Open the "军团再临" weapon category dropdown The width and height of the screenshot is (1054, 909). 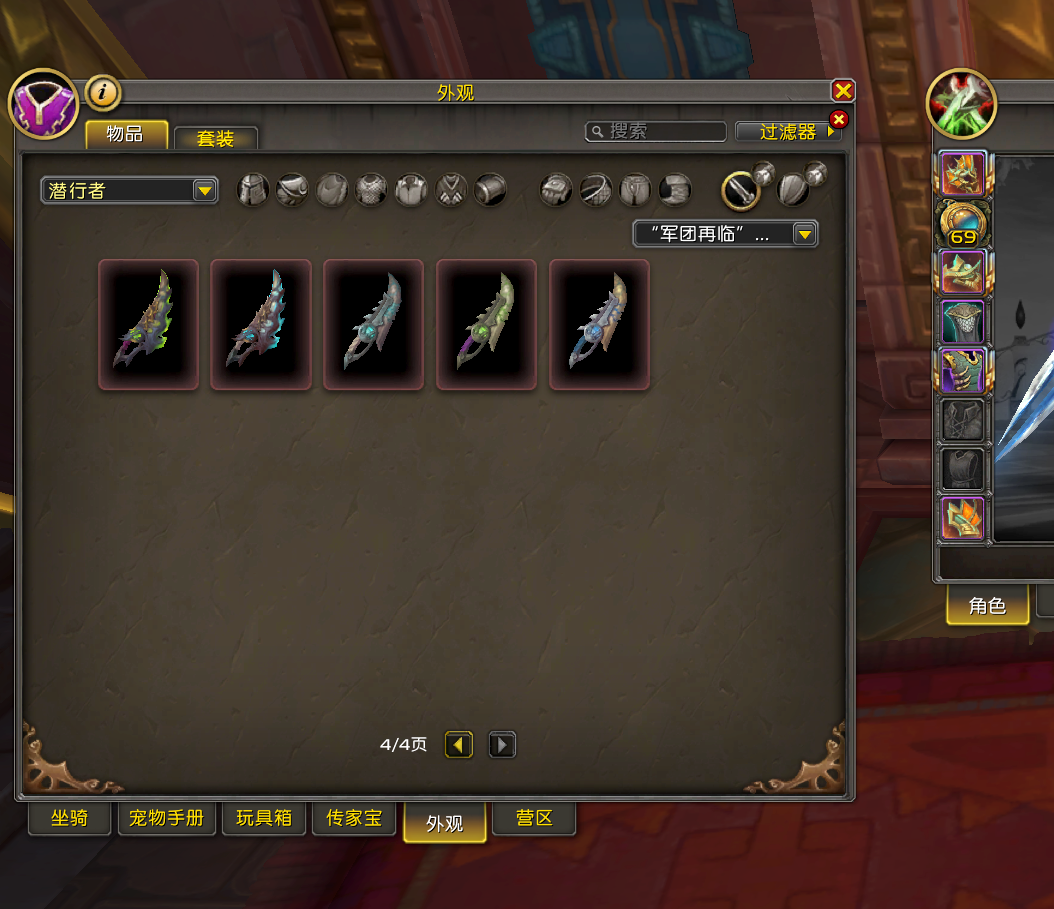pyautogui.click(x=725, y=234)
